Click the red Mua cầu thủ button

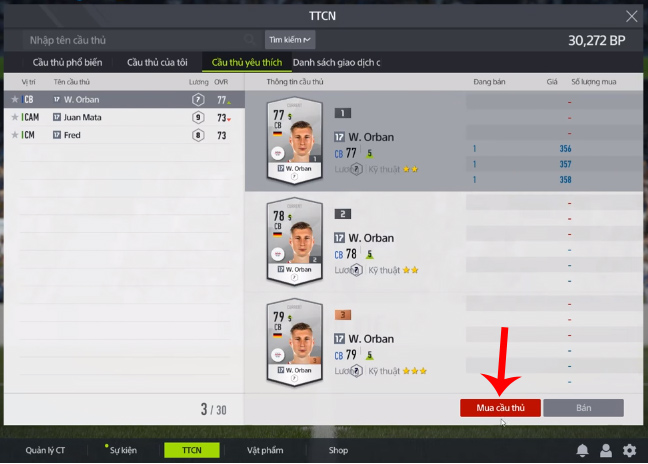[500, 408]
